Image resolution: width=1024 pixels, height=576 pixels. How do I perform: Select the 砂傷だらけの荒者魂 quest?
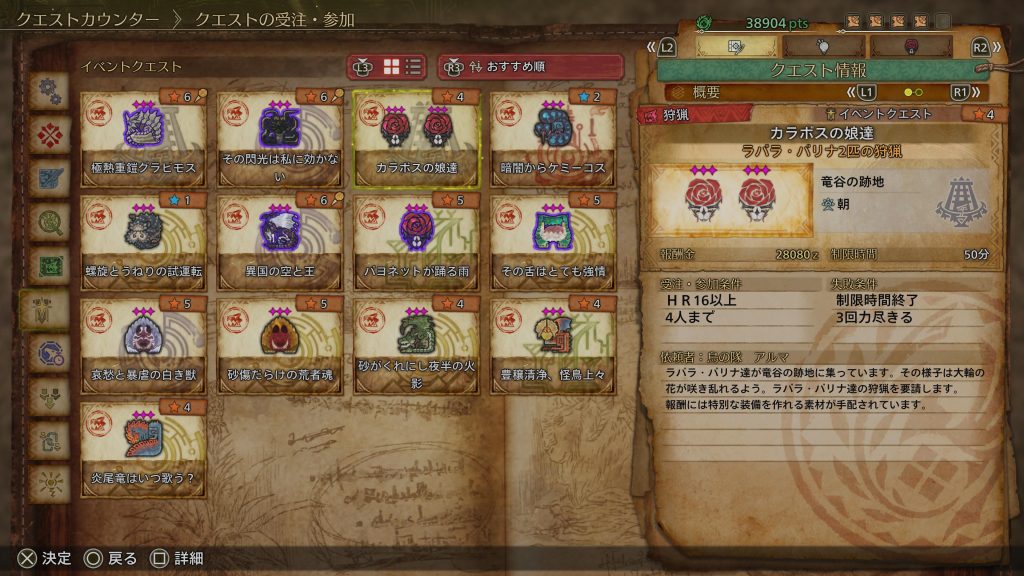[x=280, y=346]
